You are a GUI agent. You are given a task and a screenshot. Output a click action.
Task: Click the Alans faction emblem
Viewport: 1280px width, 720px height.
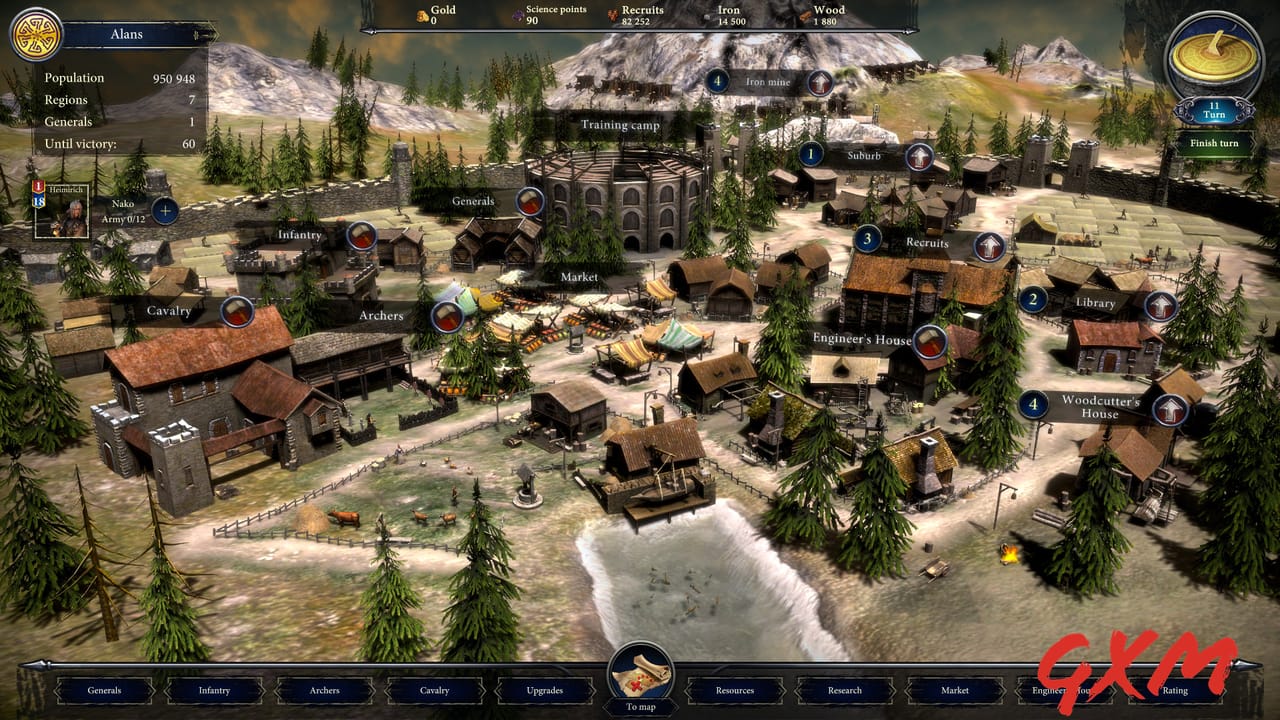point(36,33)
